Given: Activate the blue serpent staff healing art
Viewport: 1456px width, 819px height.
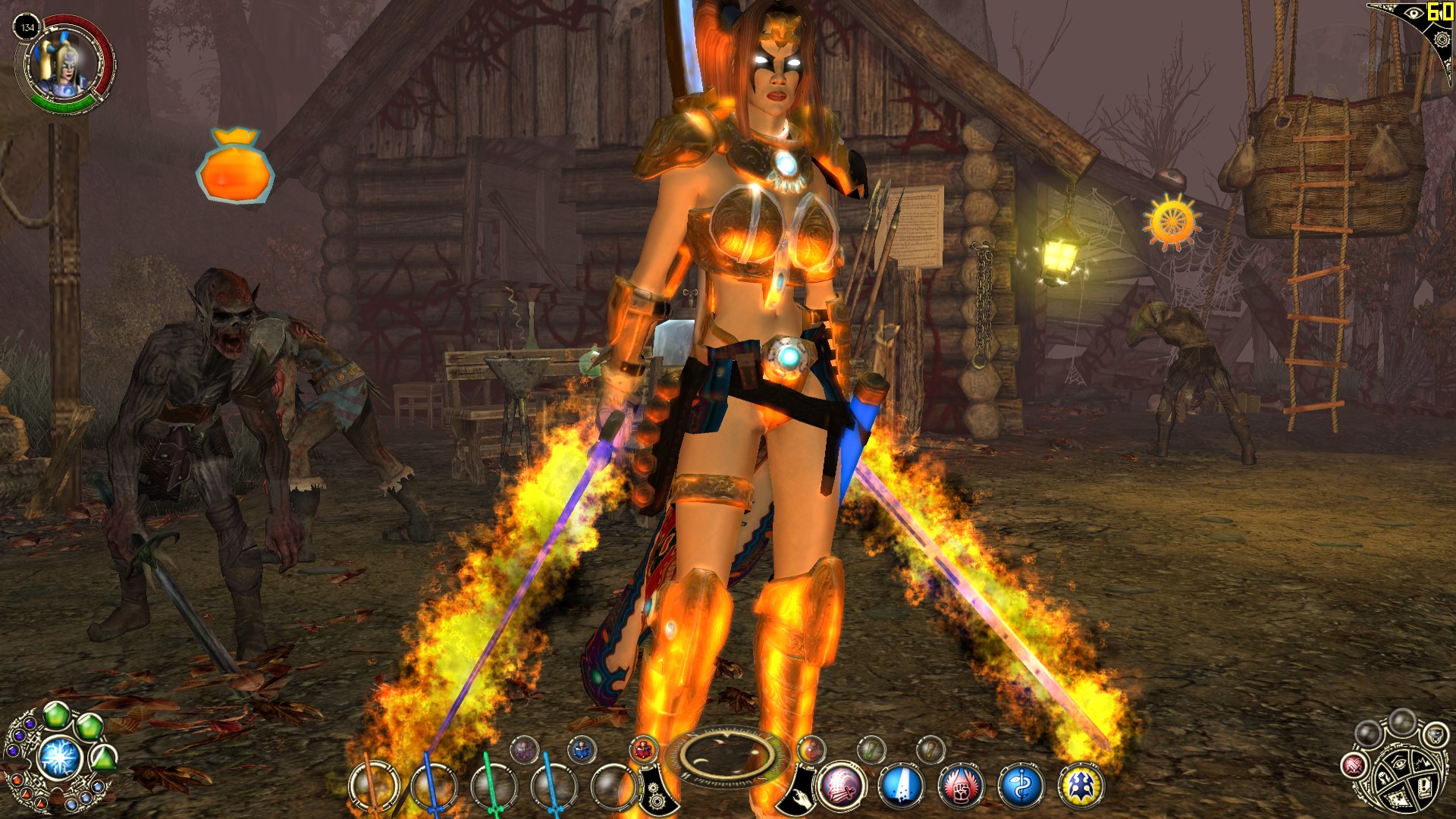Looking at the screenshot, I should (x=1021, y=786).
